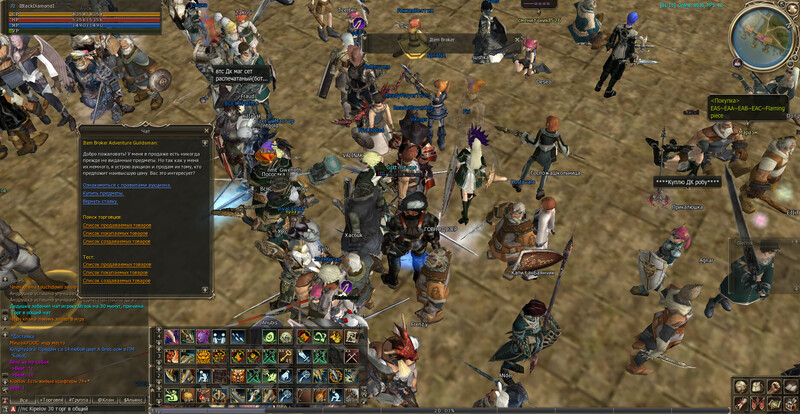The height and width of the screenshot is (414, 800).
Task: Close the Item Broker dialog window
Action: point(207,129)
